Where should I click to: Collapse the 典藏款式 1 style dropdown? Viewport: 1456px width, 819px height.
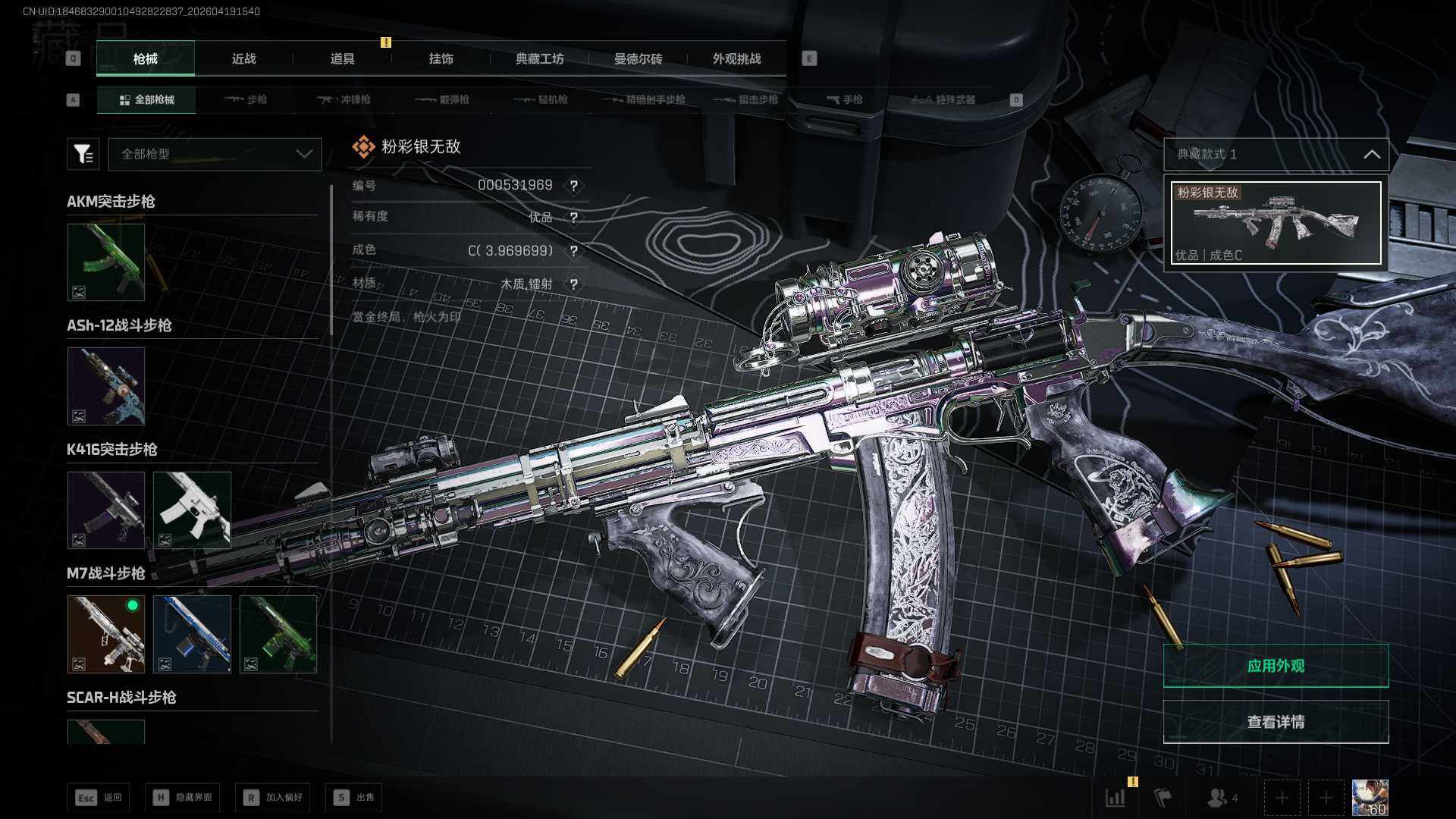click(1371, 154)
